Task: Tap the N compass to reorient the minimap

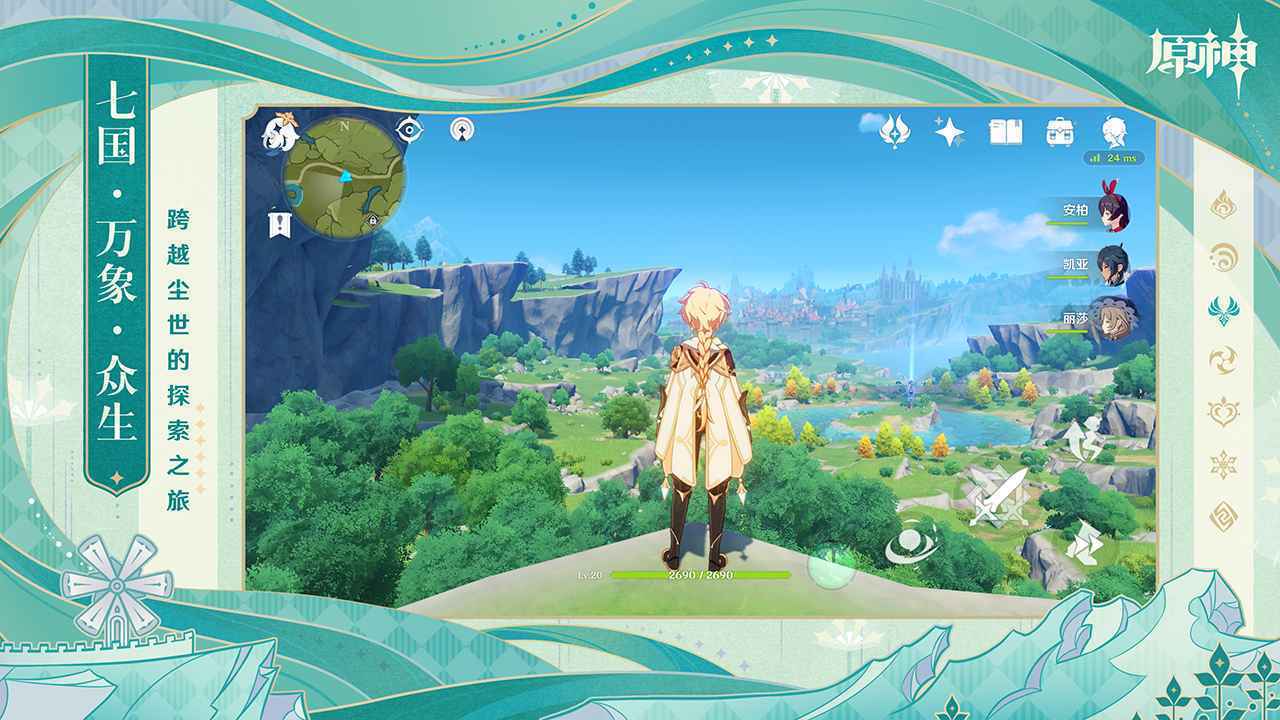Action: [344, 126]
